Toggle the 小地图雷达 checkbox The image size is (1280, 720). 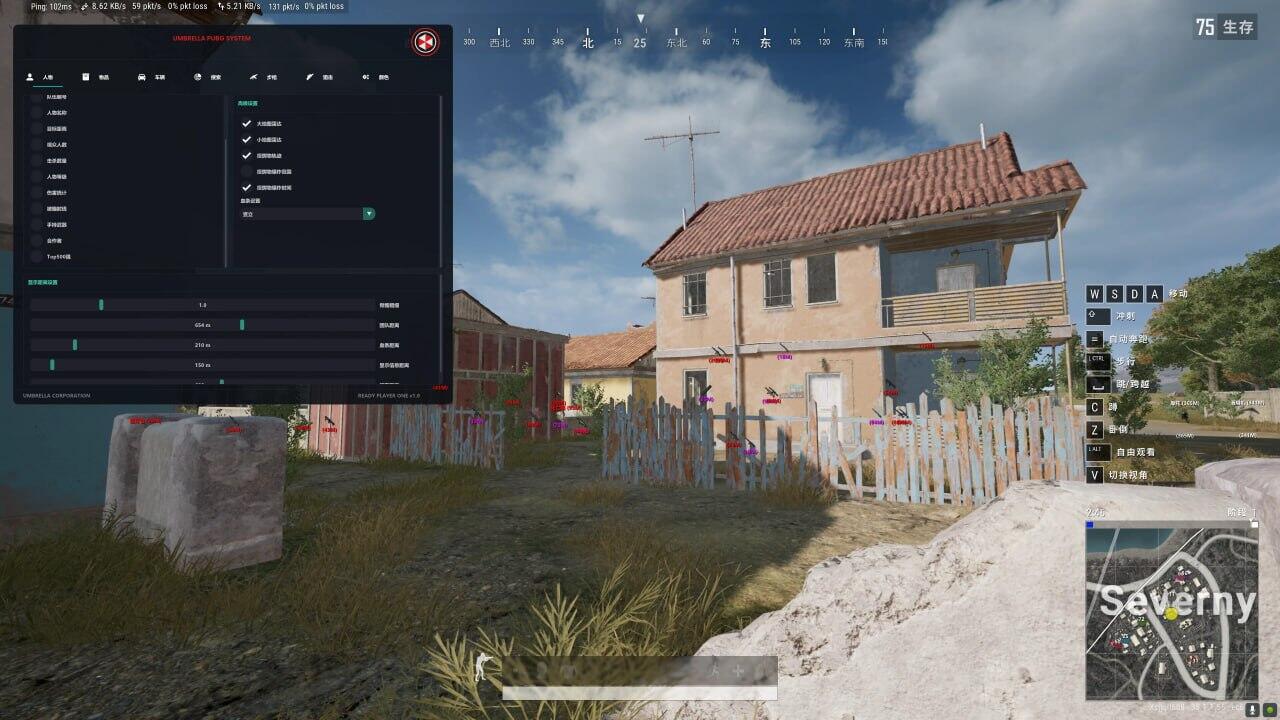click(246, 140)
